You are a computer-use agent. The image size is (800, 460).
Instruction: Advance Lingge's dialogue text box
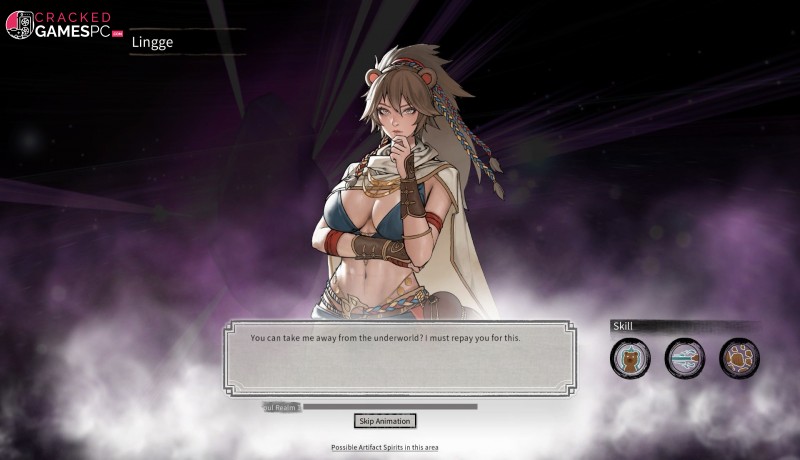tap(399, 357)
